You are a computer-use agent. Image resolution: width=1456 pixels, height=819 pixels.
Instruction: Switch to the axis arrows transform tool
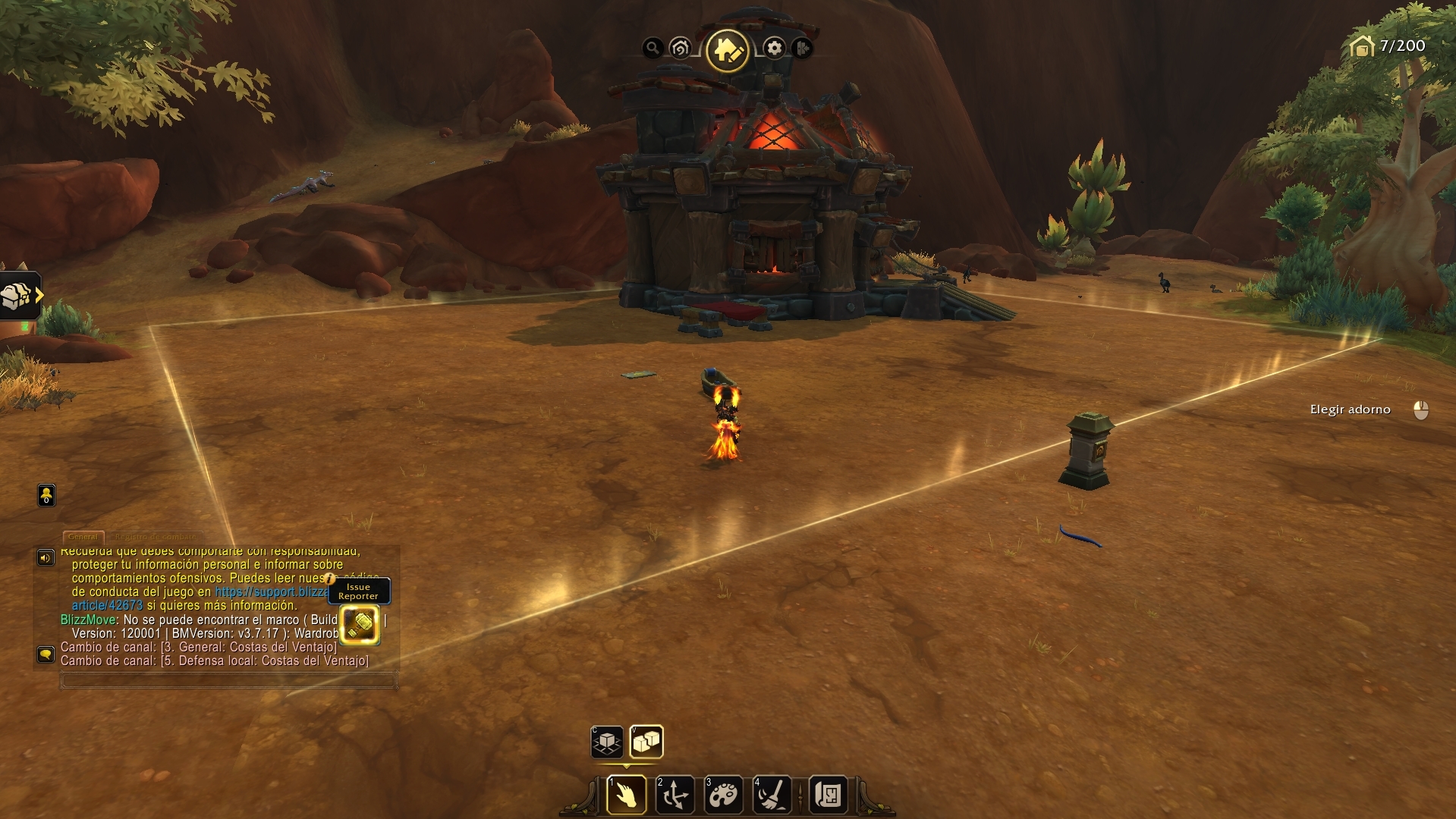[x=675, y=795]
